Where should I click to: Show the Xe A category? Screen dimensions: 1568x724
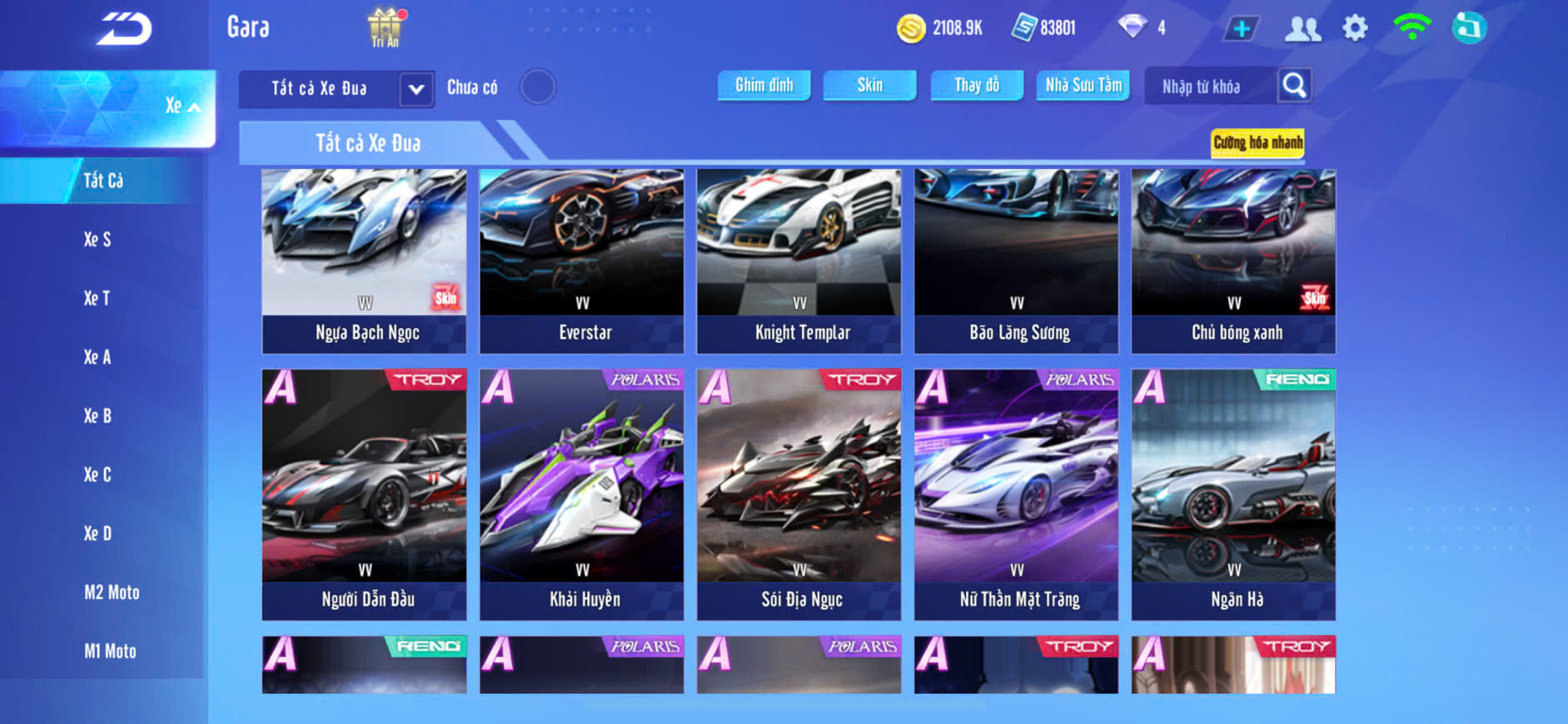[97, 357]
